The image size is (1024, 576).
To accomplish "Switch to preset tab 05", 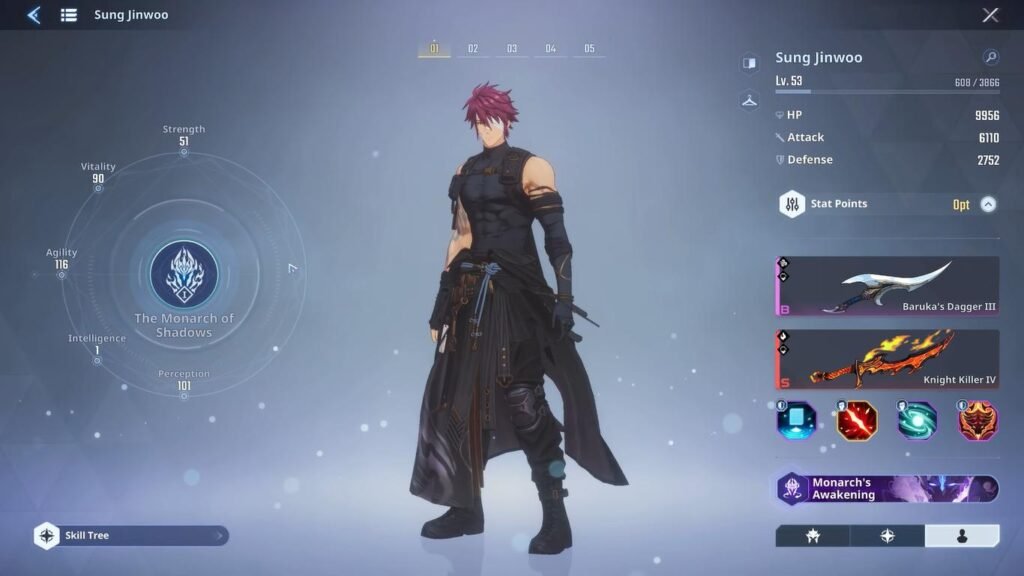I will pos(590,49).
